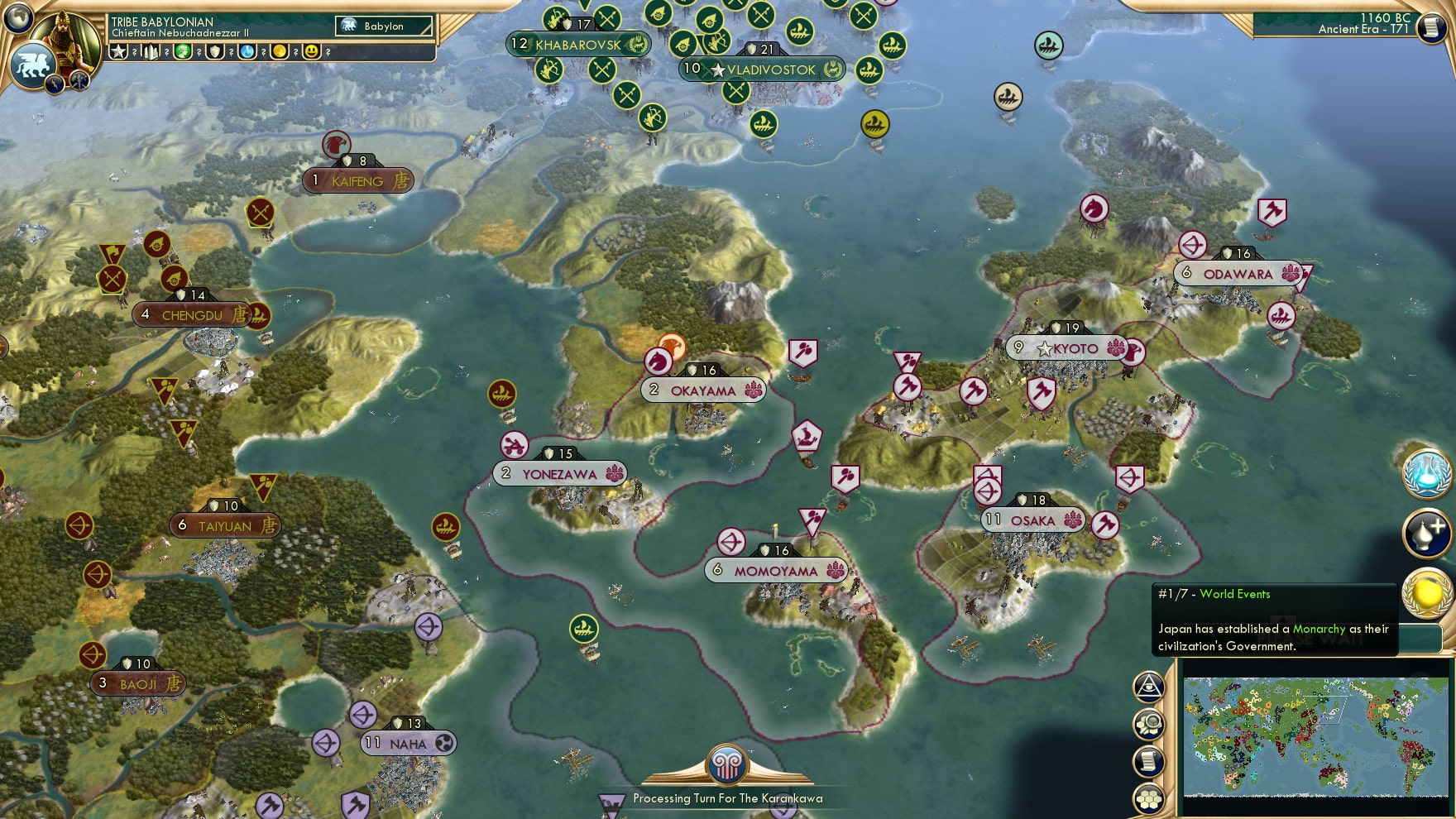Screen dimensions: 1456x819
Task: Open the notification log scroll icon near minimap
Action: (1148, 759)
